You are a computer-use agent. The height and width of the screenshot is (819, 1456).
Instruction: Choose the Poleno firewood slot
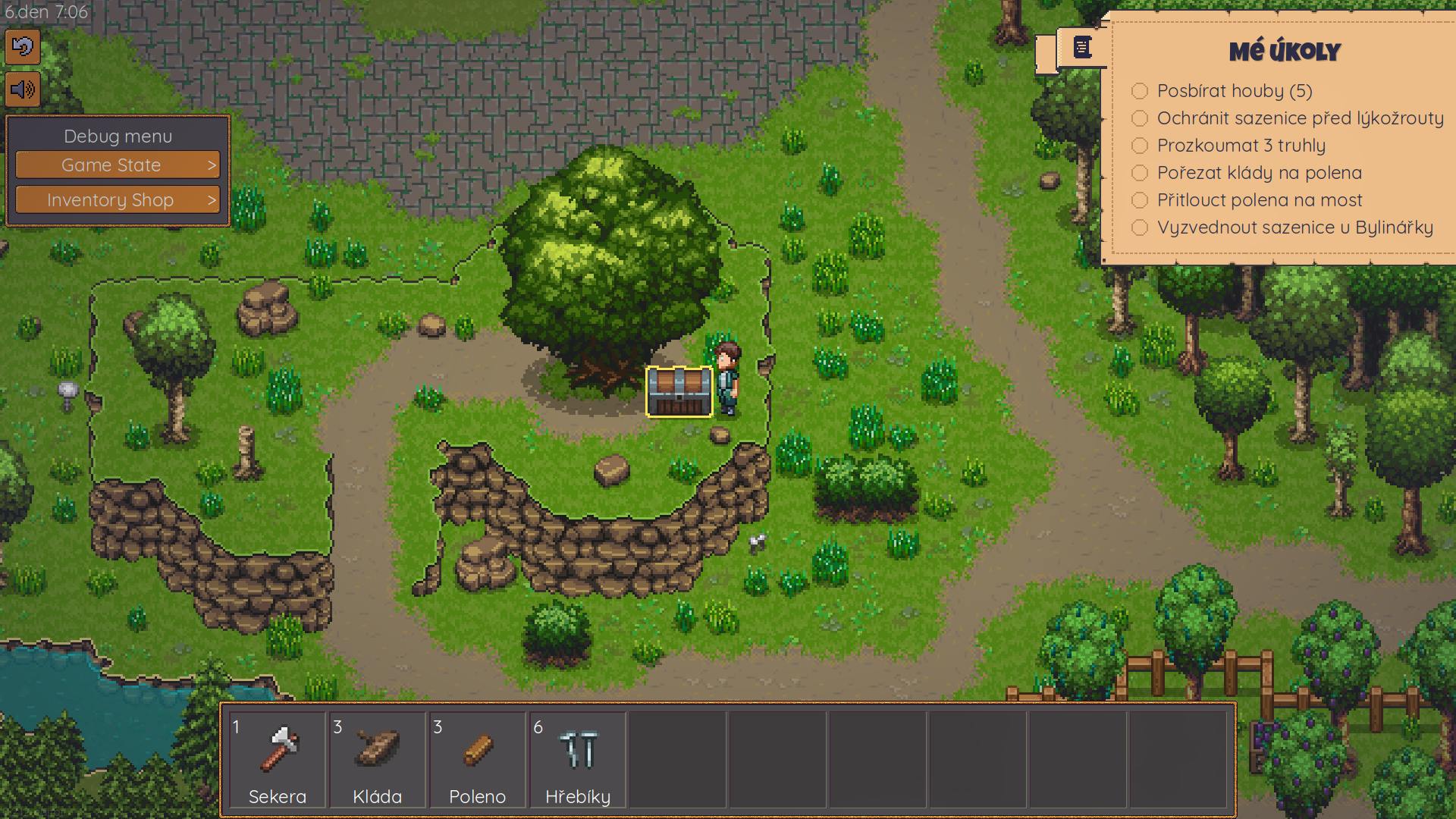tap(477, 759)
